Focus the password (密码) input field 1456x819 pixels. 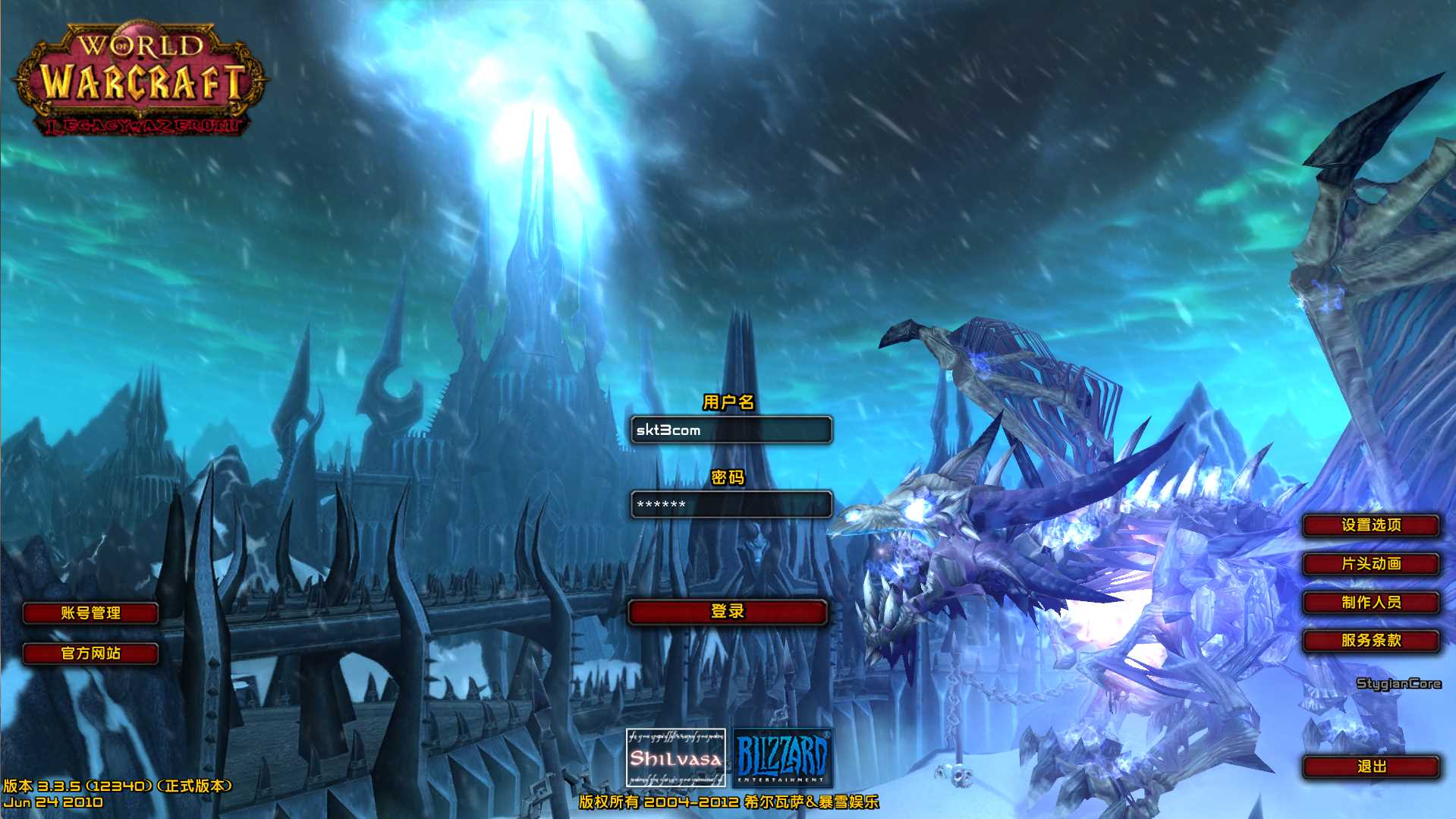click(x=731, y=505)
